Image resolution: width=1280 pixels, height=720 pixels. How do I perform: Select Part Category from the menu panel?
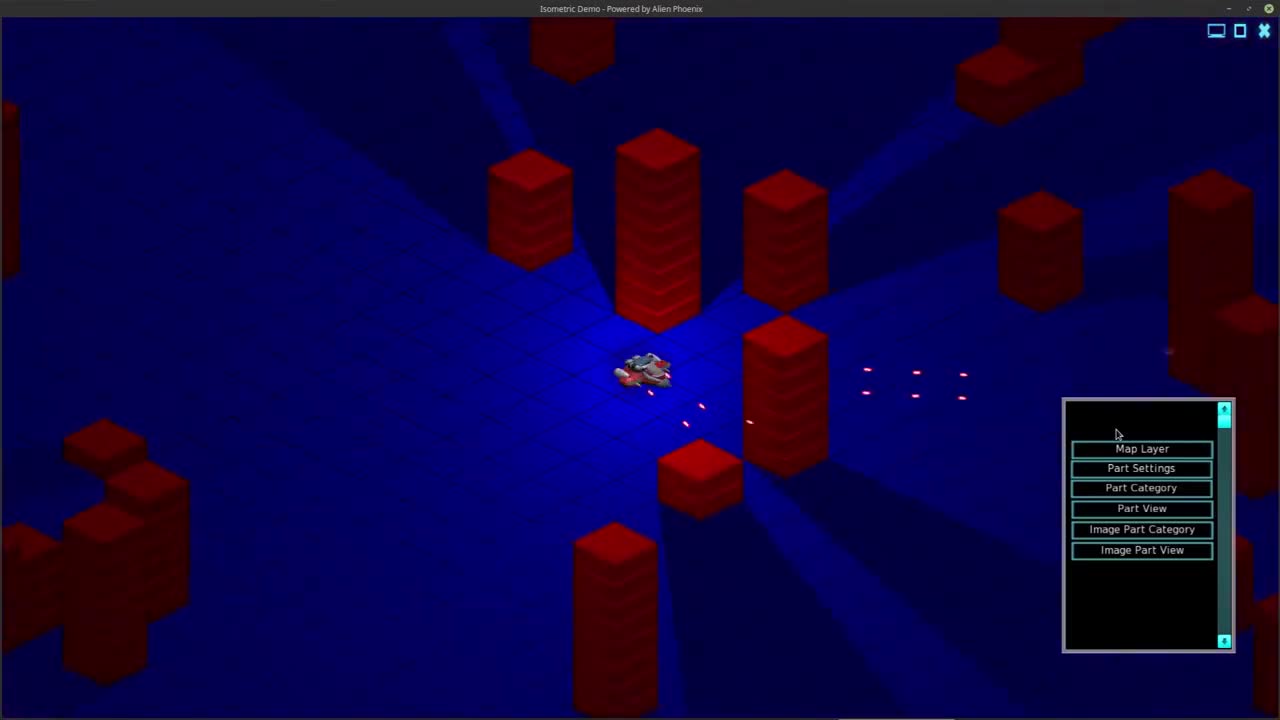click(x=1141, y=488)
